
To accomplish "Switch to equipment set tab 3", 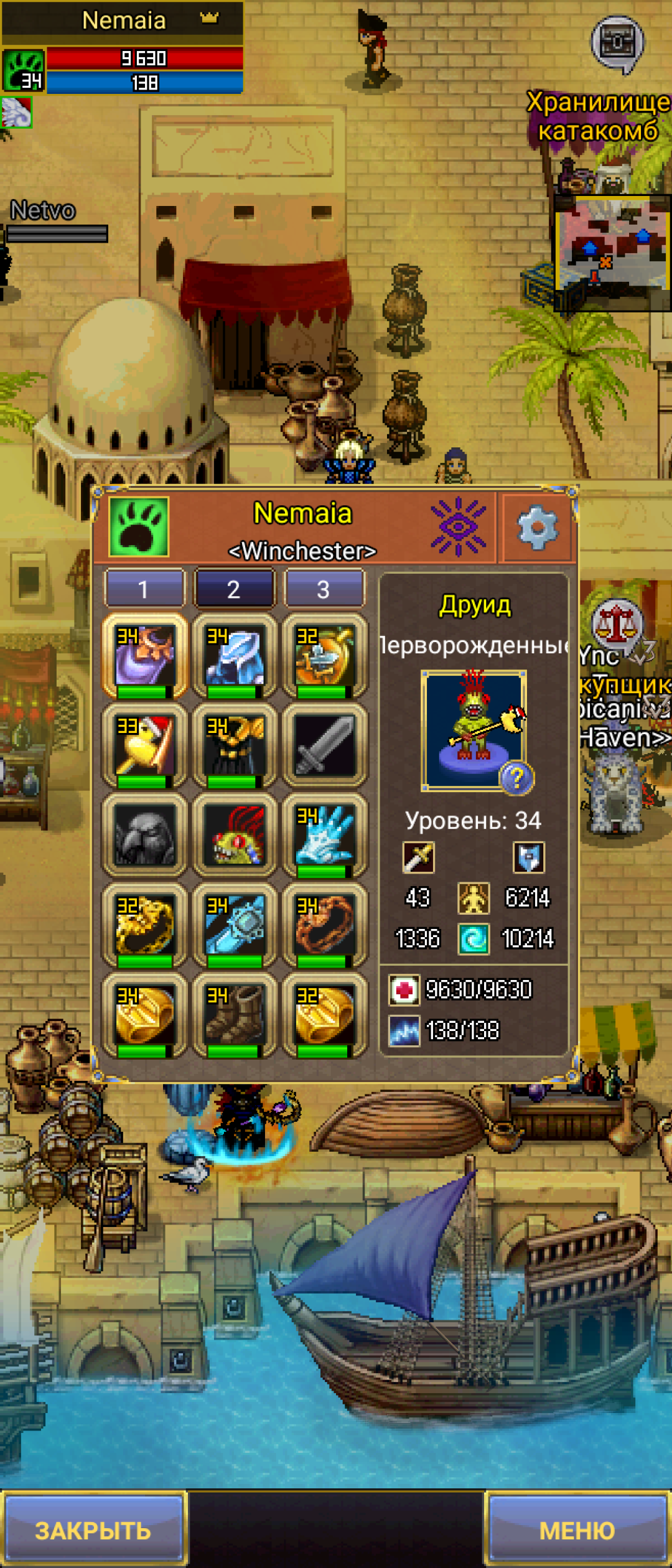I will [x=324, y=589].
